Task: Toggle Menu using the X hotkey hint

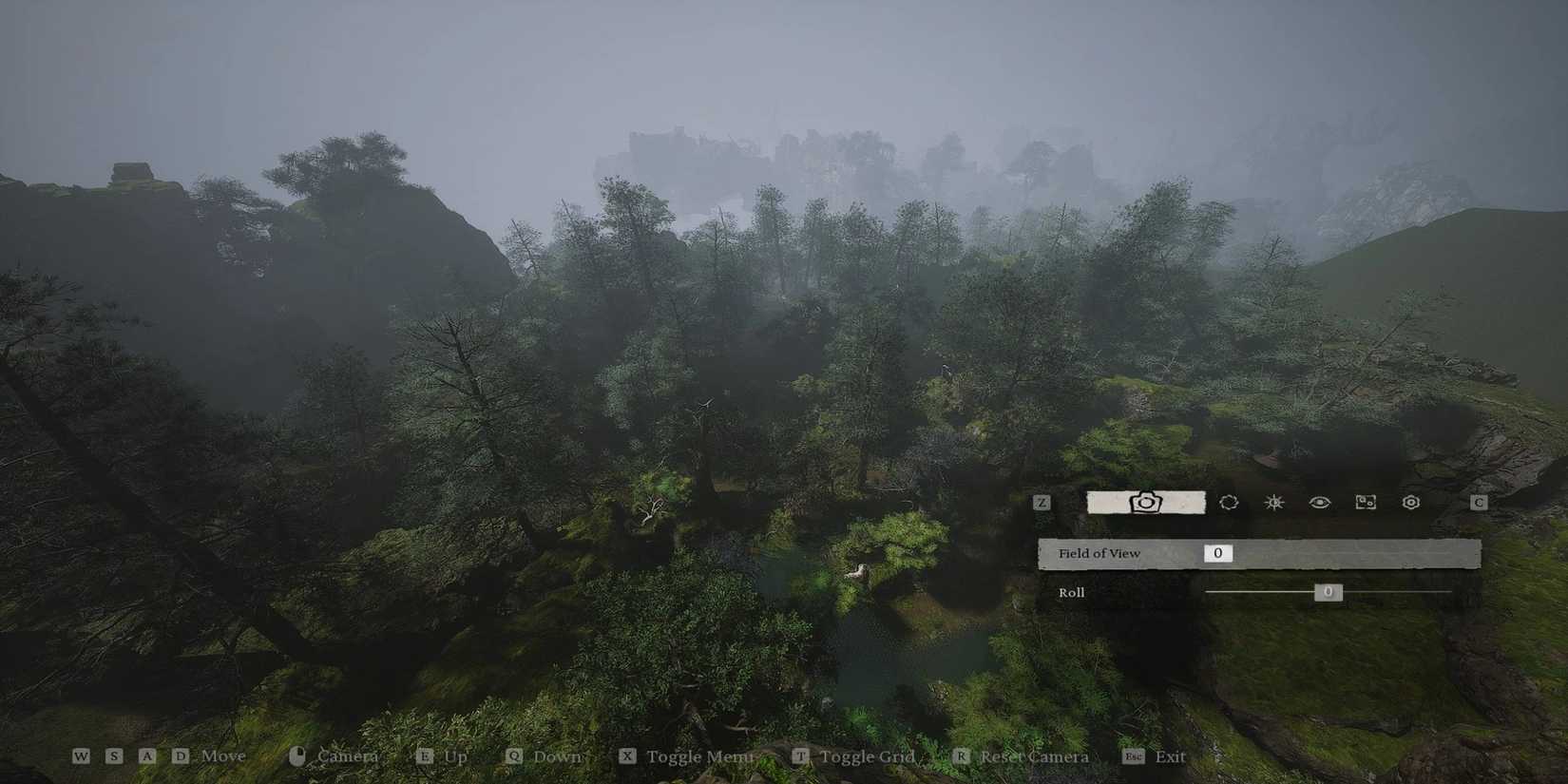Action: (625, 756)
